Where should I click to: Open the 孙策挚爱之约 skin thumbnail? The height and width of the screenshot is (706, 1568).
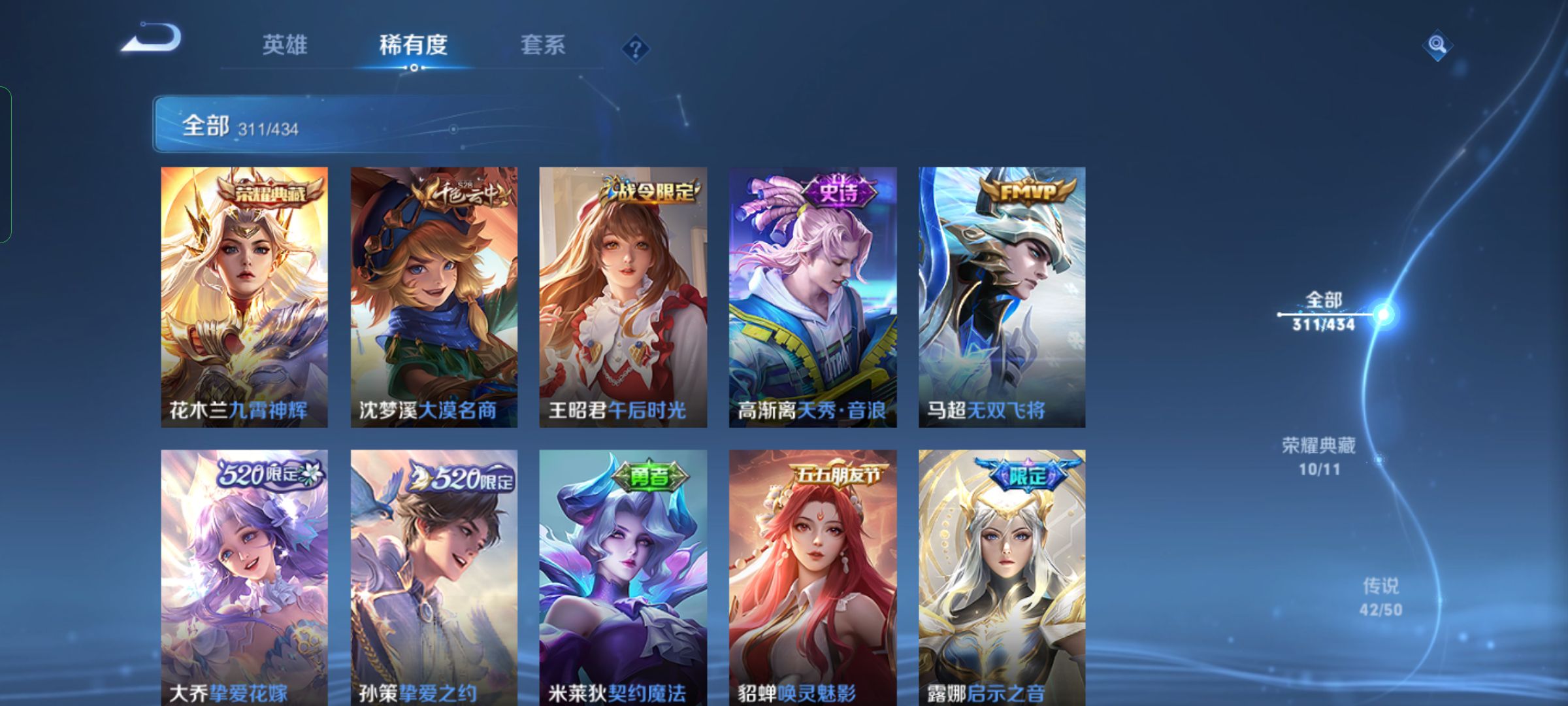pyautogui.click(x=433, y=569)
